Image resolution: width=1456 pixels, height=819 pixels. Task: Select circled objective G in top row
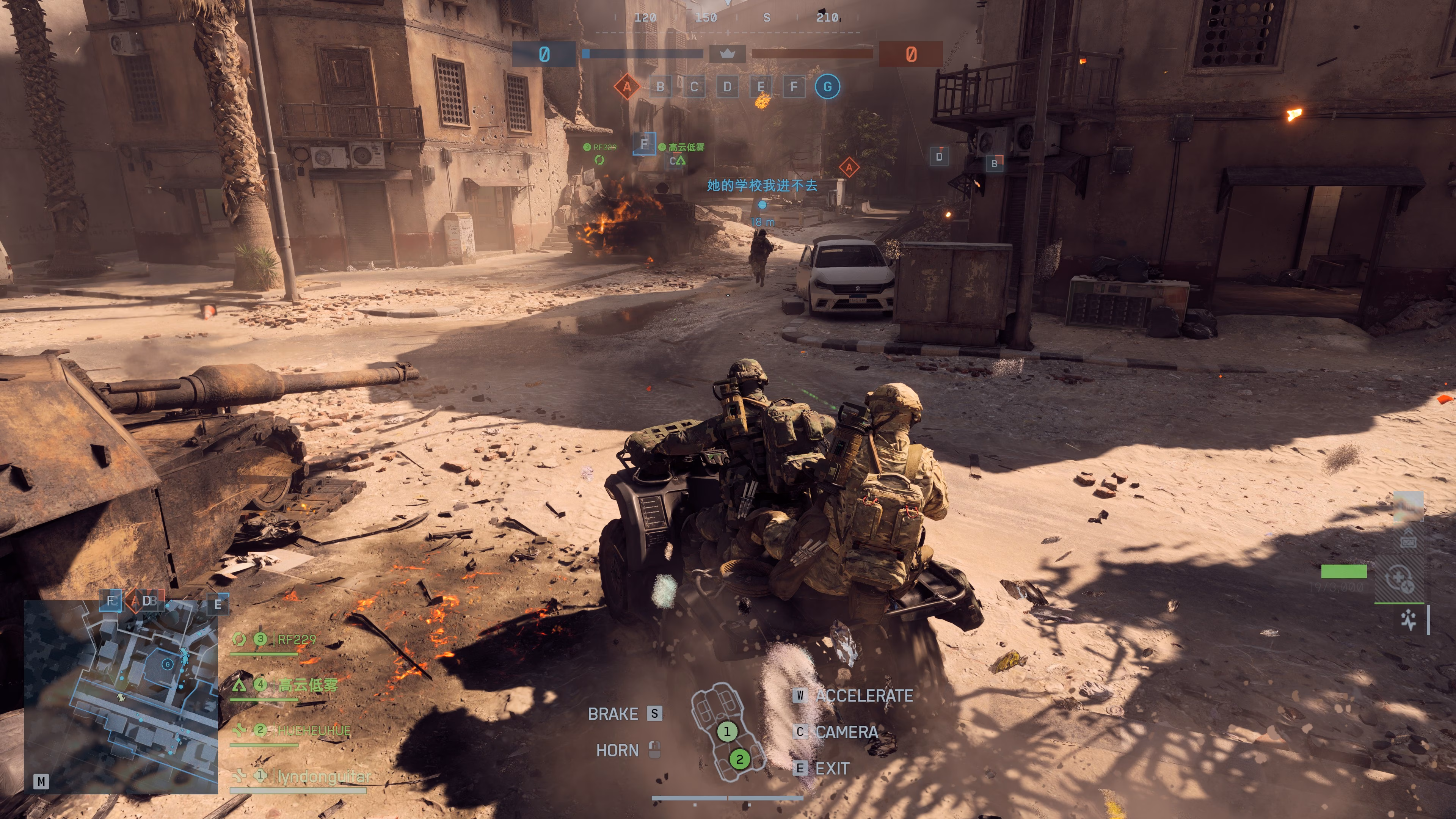click(827, 87)
